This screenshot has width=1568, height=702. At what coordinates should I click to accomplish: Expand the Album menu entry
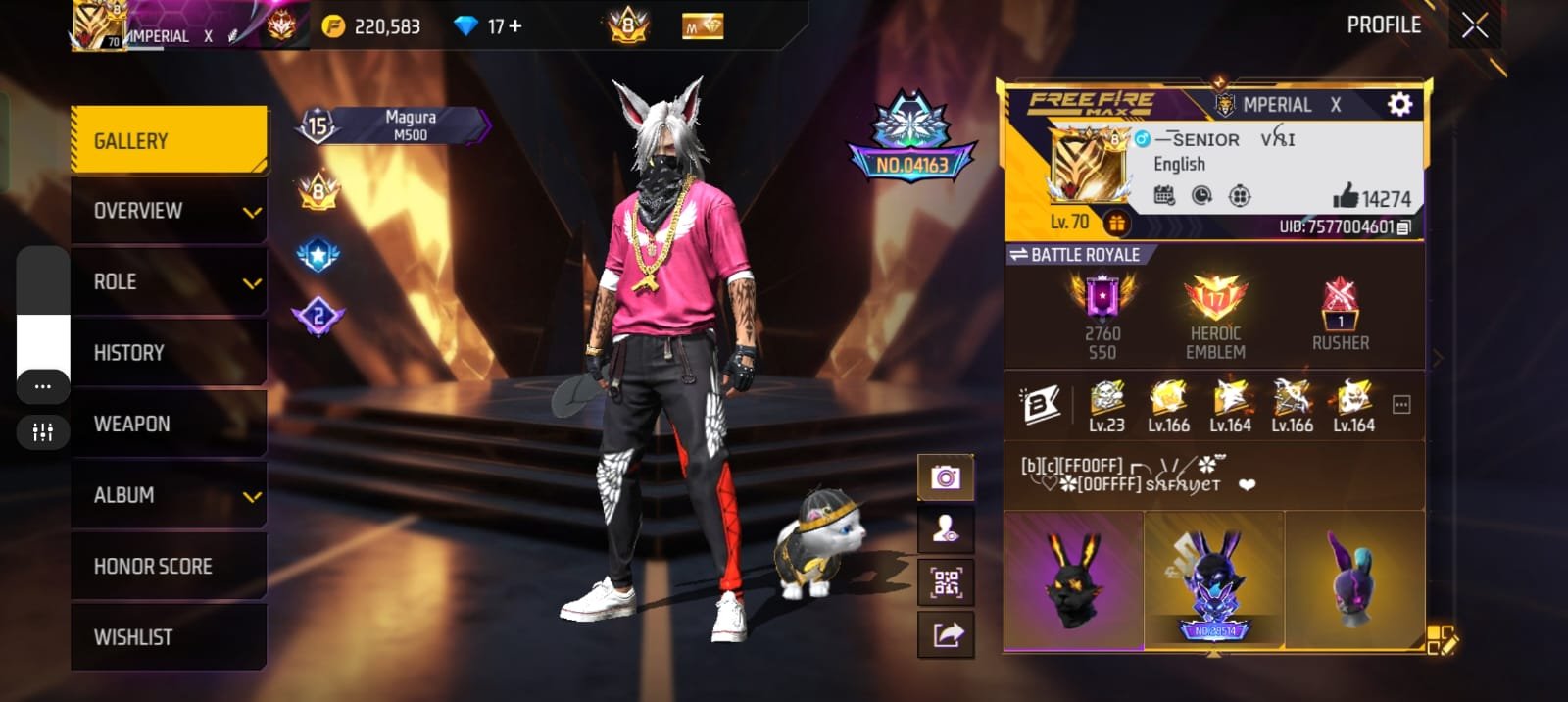[169, 495]
